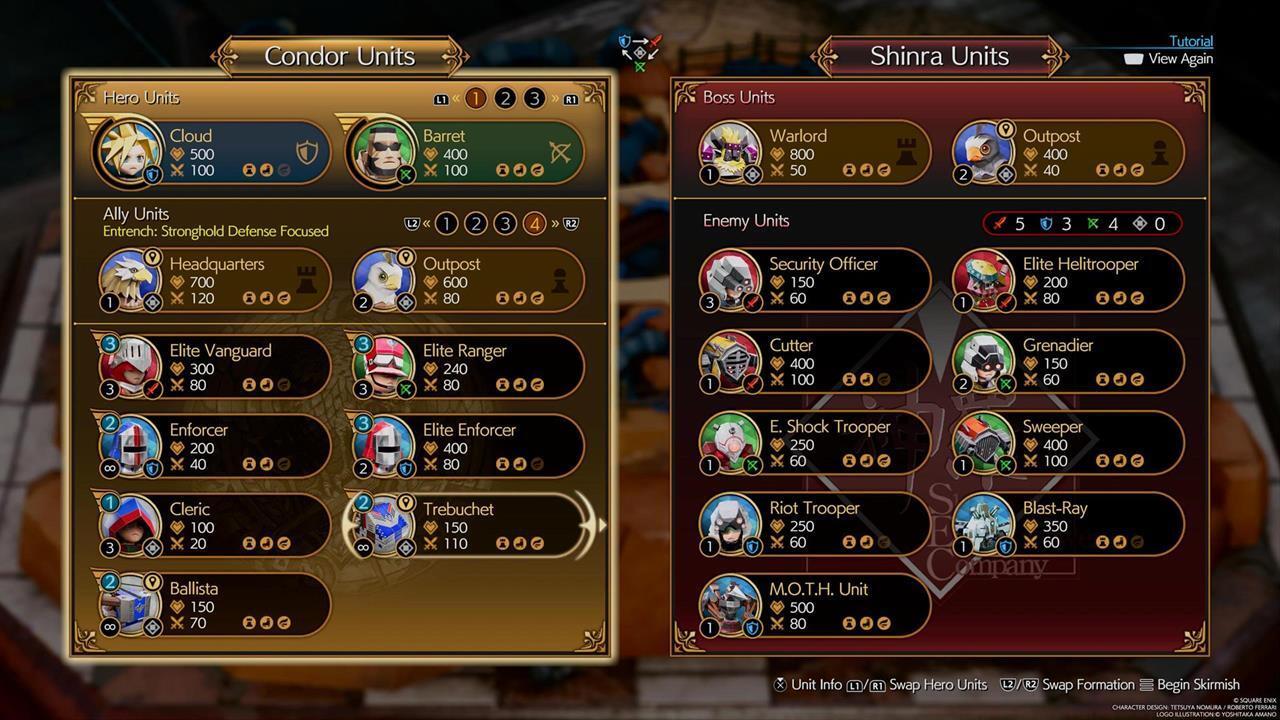Click the location pin icon on the Trebuchet card
The width and height of the screenshot is (1280, 720).
pos(406,502)
